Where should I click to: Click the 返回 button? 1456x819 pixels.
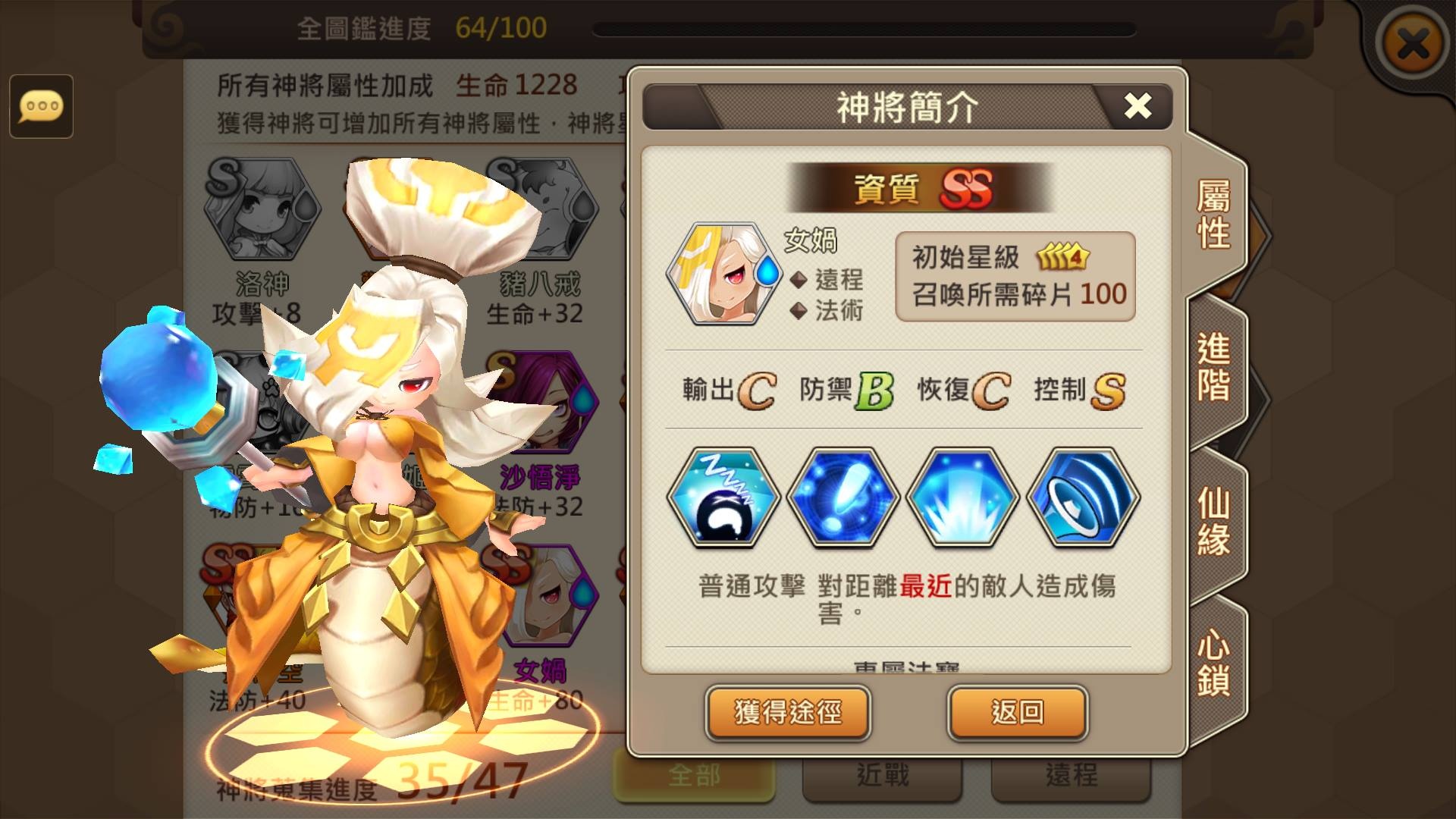[x=1018, y=714]
